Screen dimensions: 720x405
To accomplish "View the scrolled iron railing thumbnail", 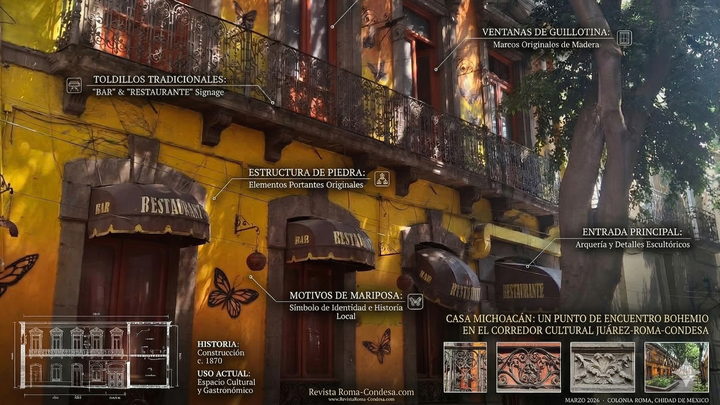I will click(x=528, y=367).
